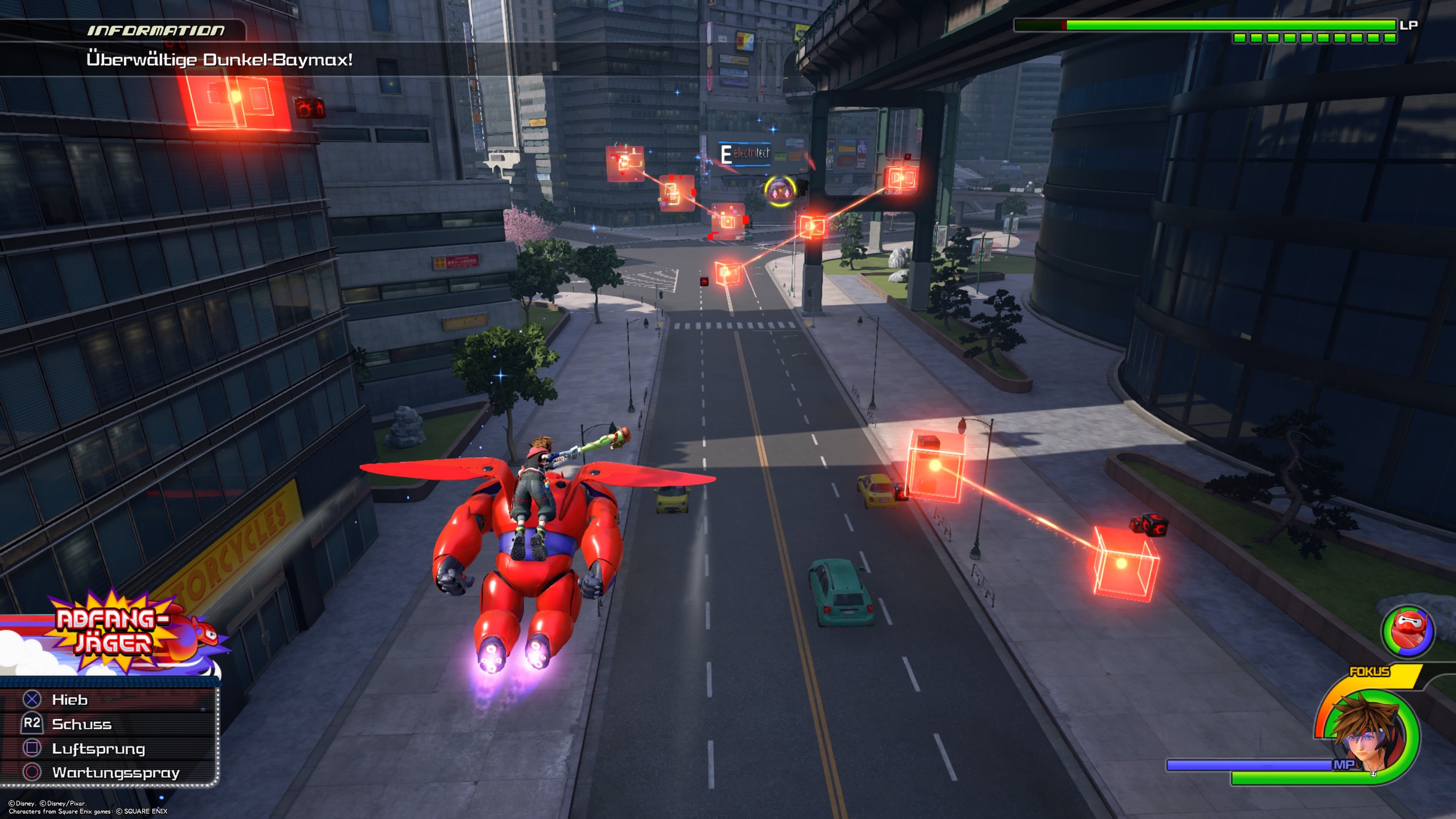Select the Luftsprung command
The image size is (1456, 819).
(x=98, y=748)
